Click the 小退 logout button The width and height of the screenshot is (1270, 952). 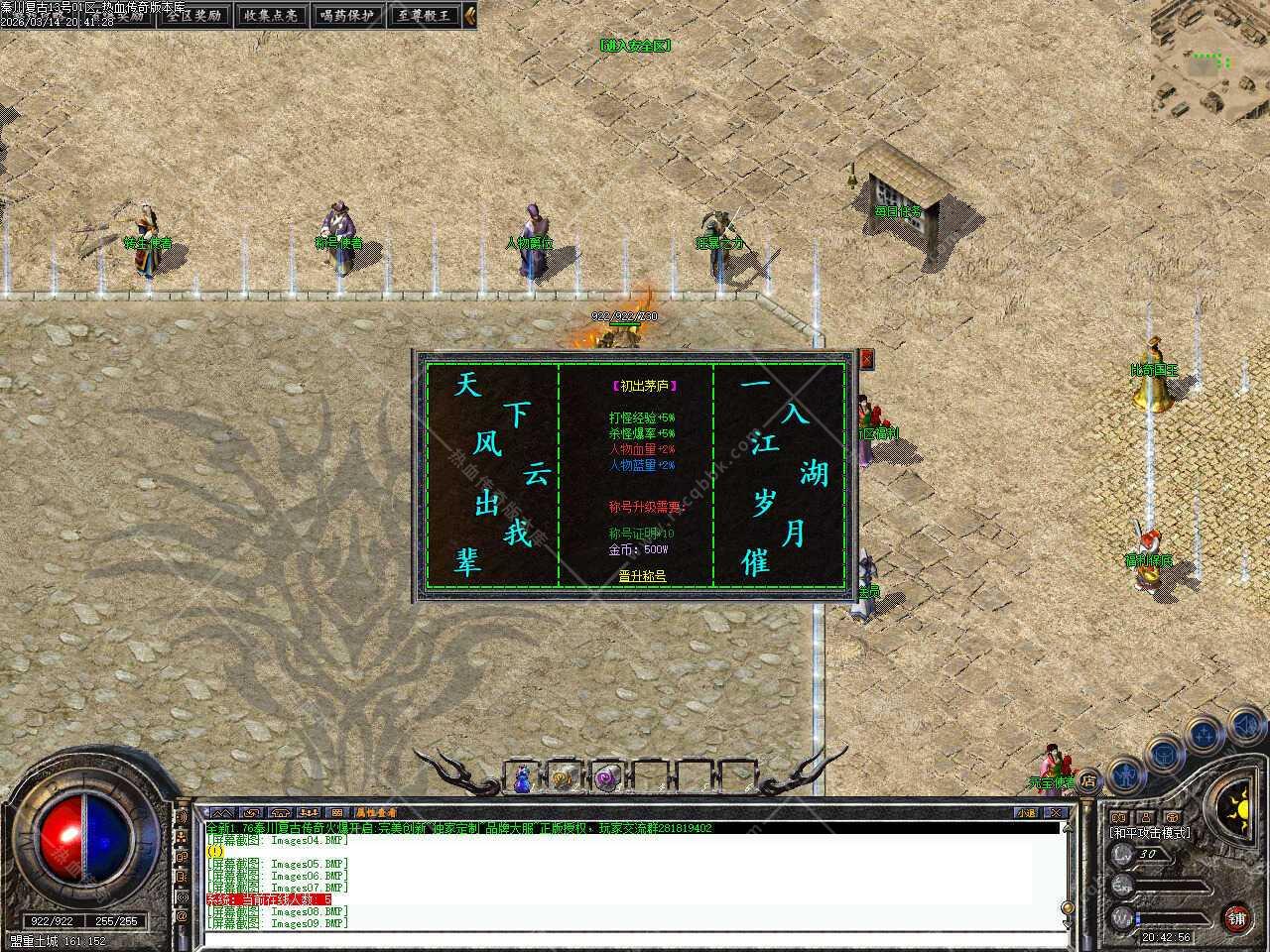(1026, 812)
